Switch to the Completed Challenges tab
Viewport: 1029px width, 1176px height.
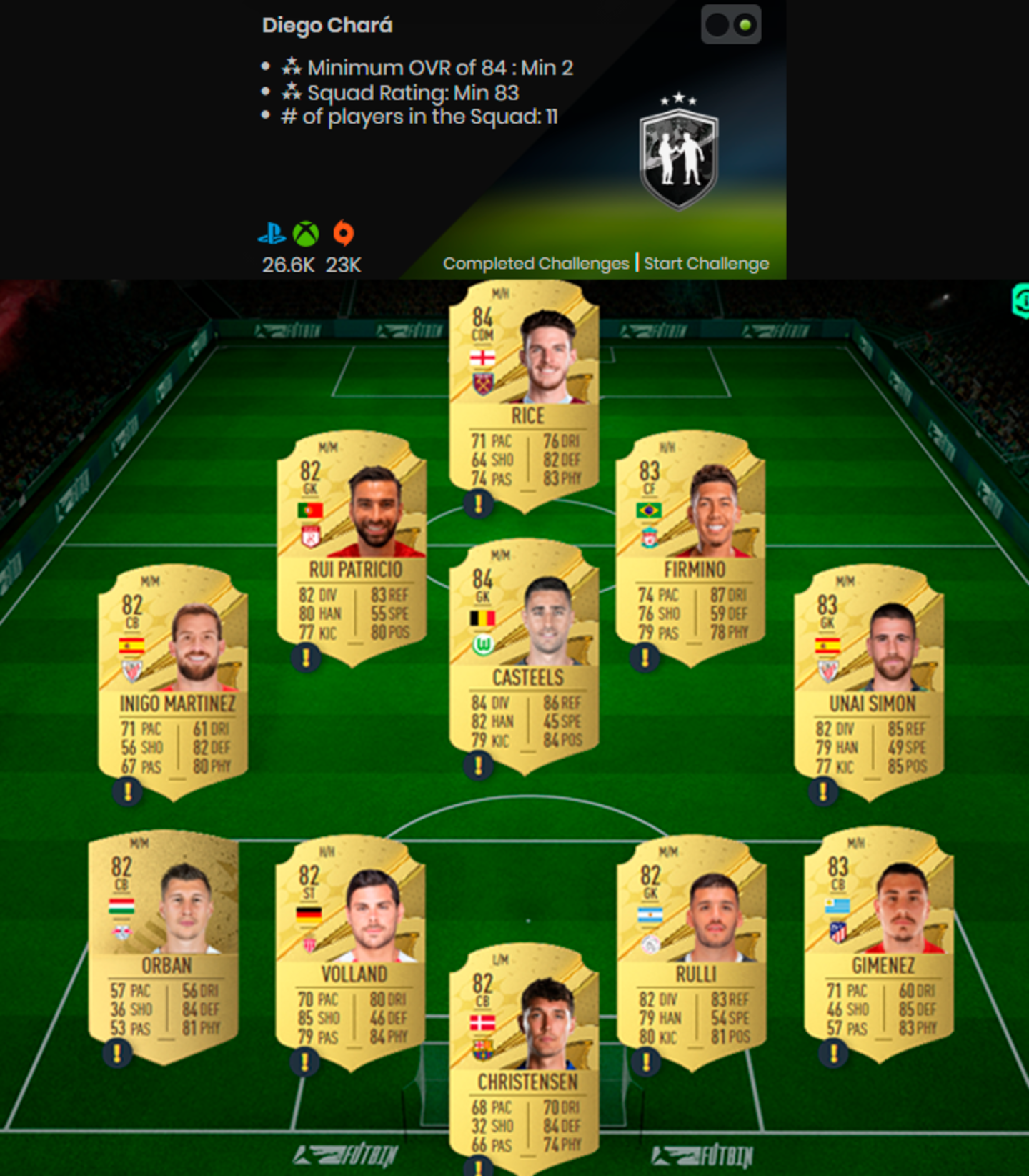535,264
